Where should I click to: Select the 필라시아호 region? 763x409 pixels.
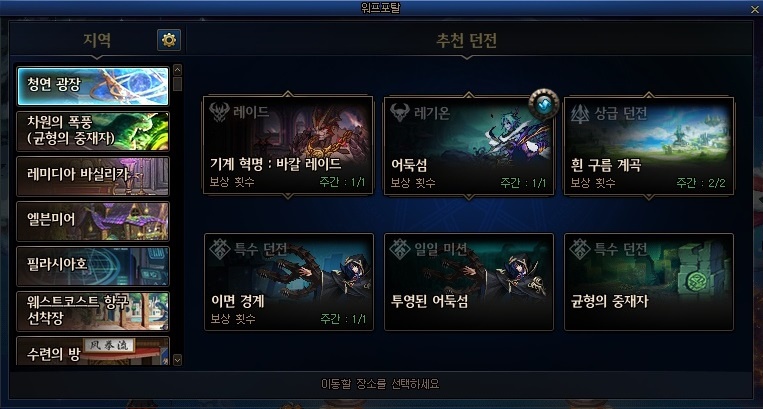[93, 266]
